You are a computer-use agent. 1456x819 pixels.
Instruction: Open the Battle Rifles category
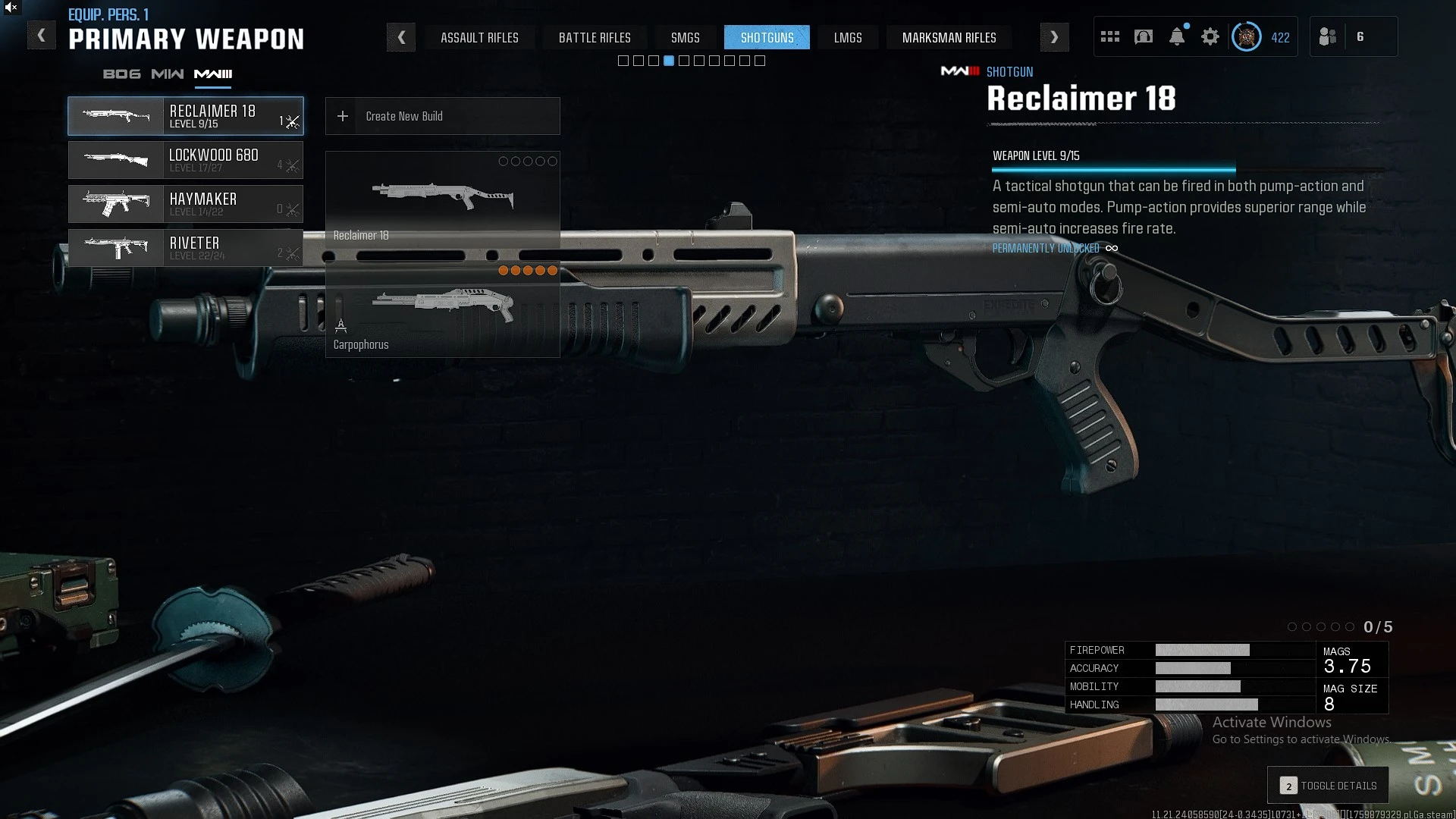(x=595, y=37)
